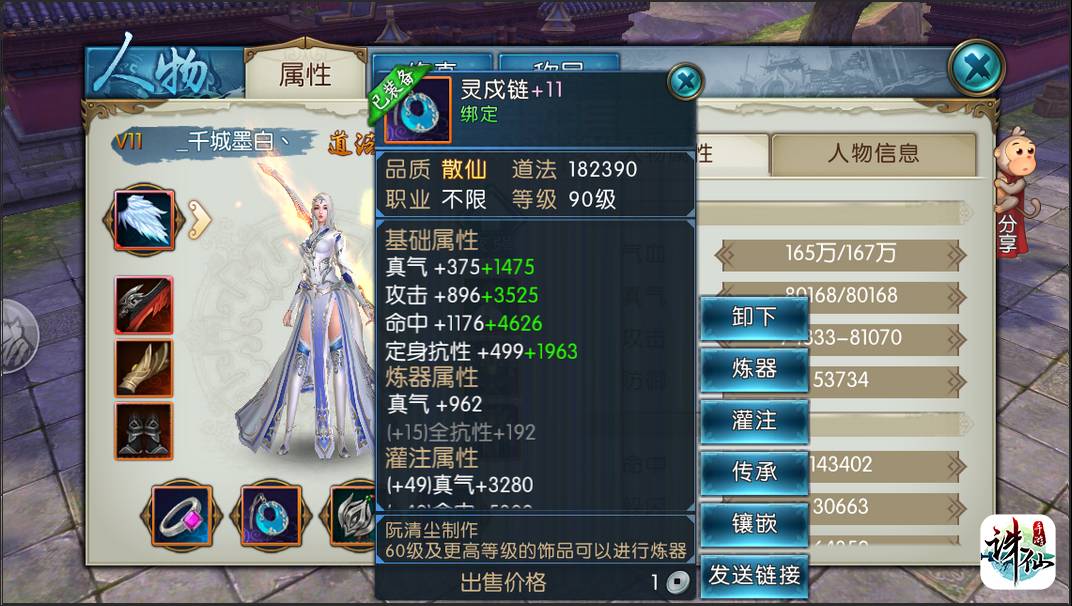
Task: Choose the golden gauntlet equipment slot
Action: pyautogui.click(x=144, y=367)
